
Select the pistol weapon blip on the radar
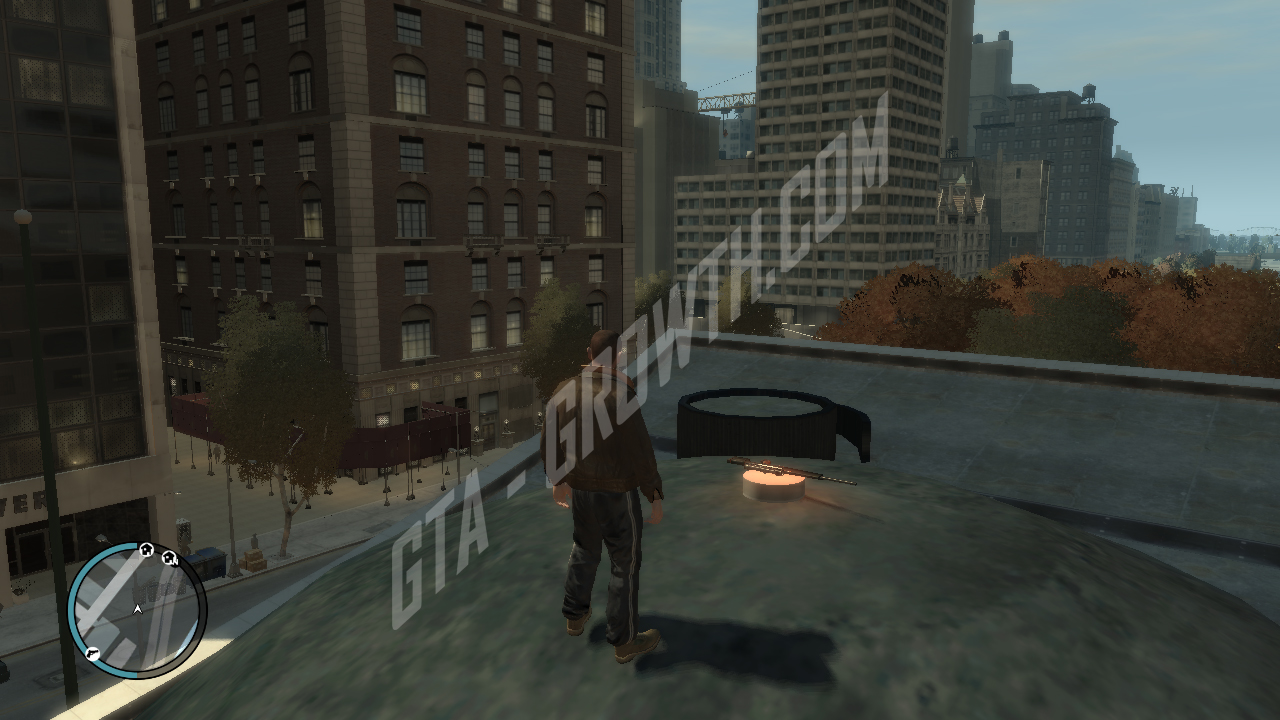tap(92, 653)
